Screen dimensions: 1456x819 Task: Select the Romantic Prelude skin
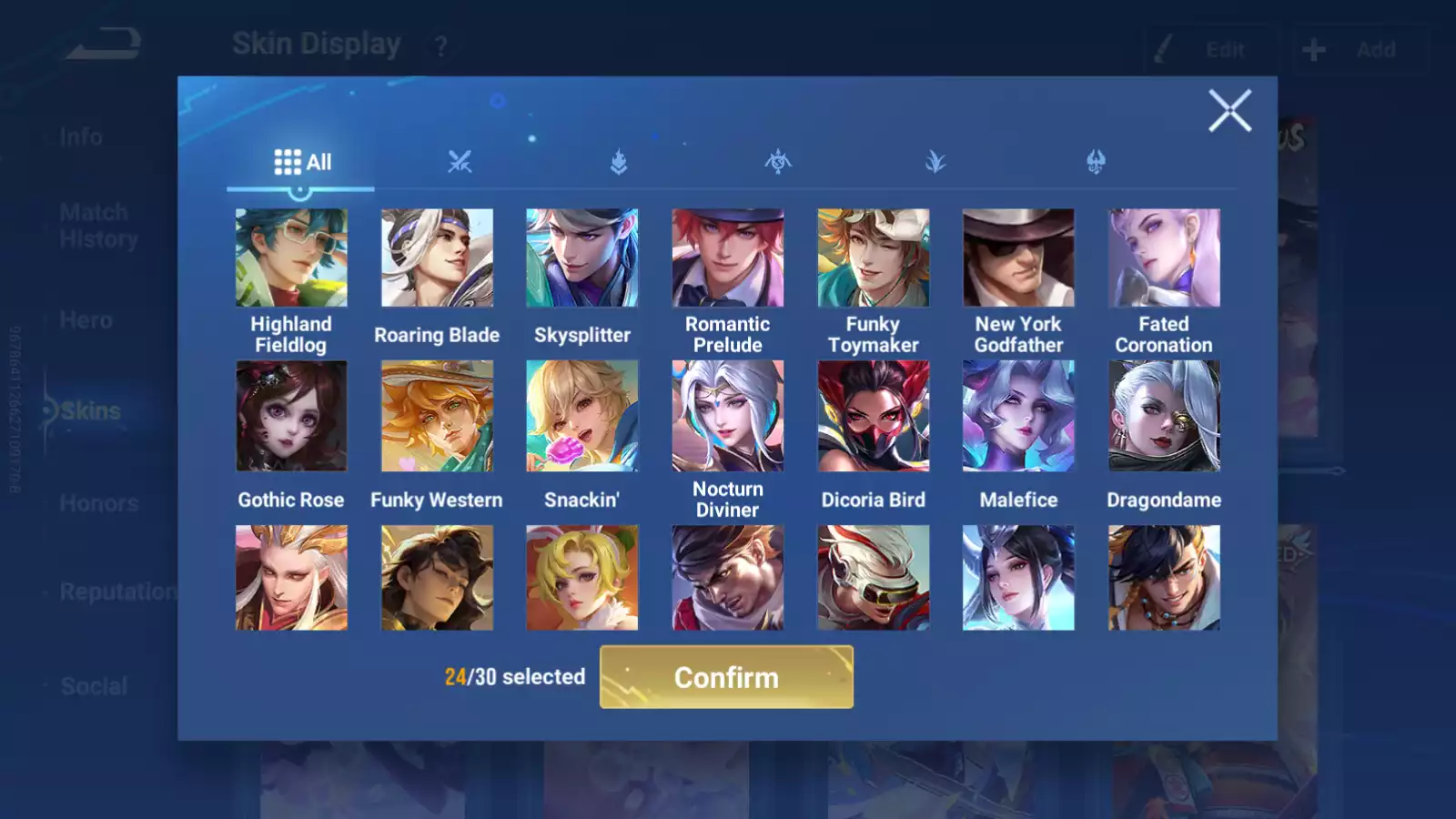[x=728, y=258]
